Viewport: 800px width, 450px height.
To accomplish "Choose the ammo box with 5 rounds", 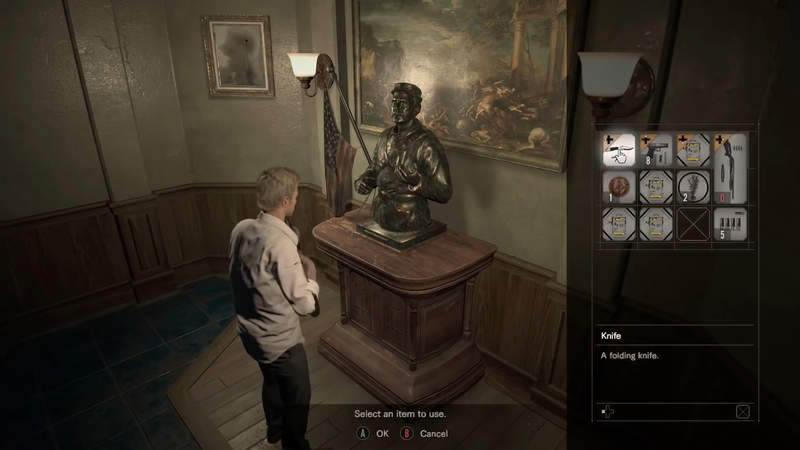I will click(x=731, y=224).
